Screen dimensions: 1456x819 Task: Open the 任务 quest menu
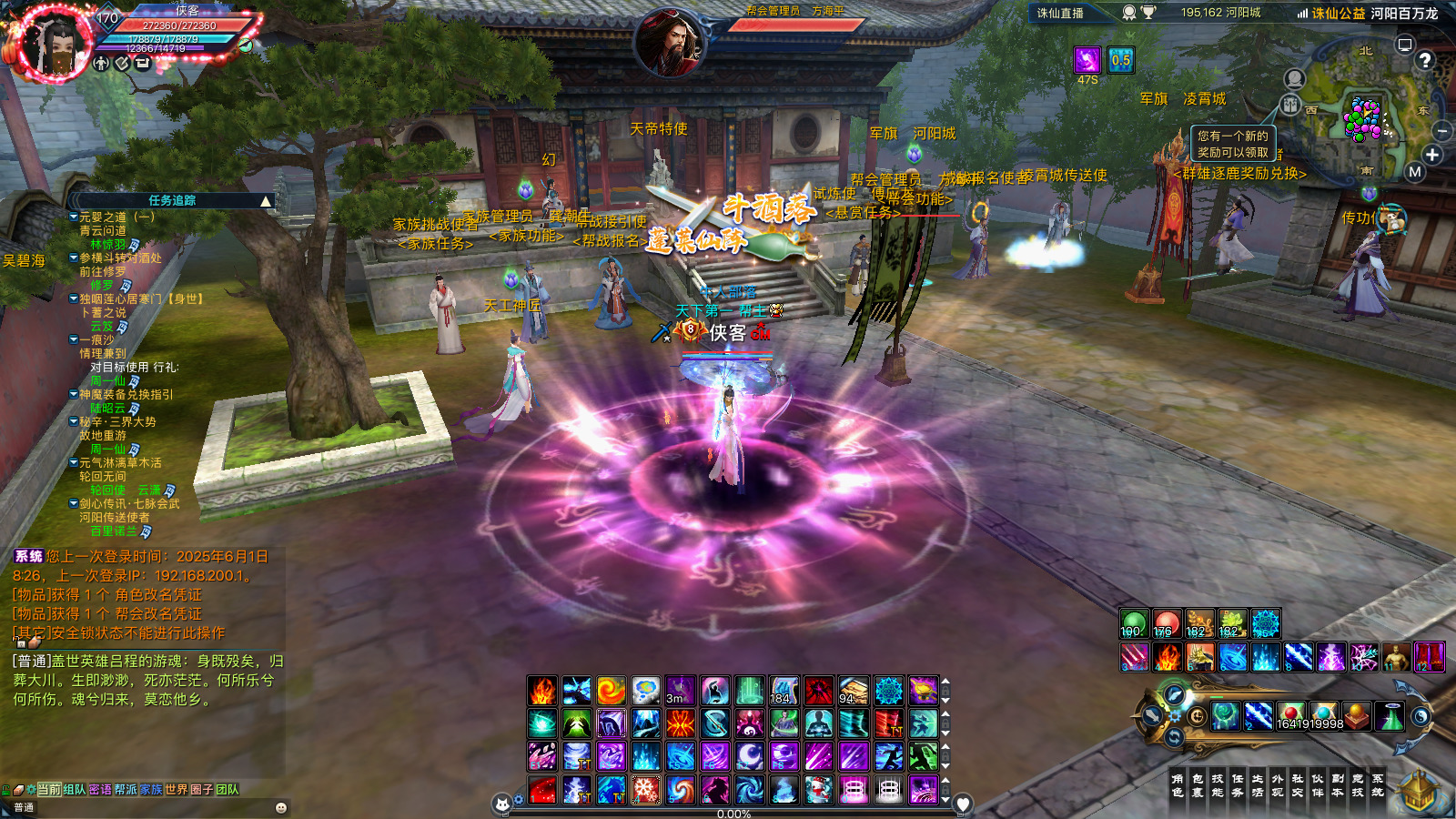tap(1238, 785)
